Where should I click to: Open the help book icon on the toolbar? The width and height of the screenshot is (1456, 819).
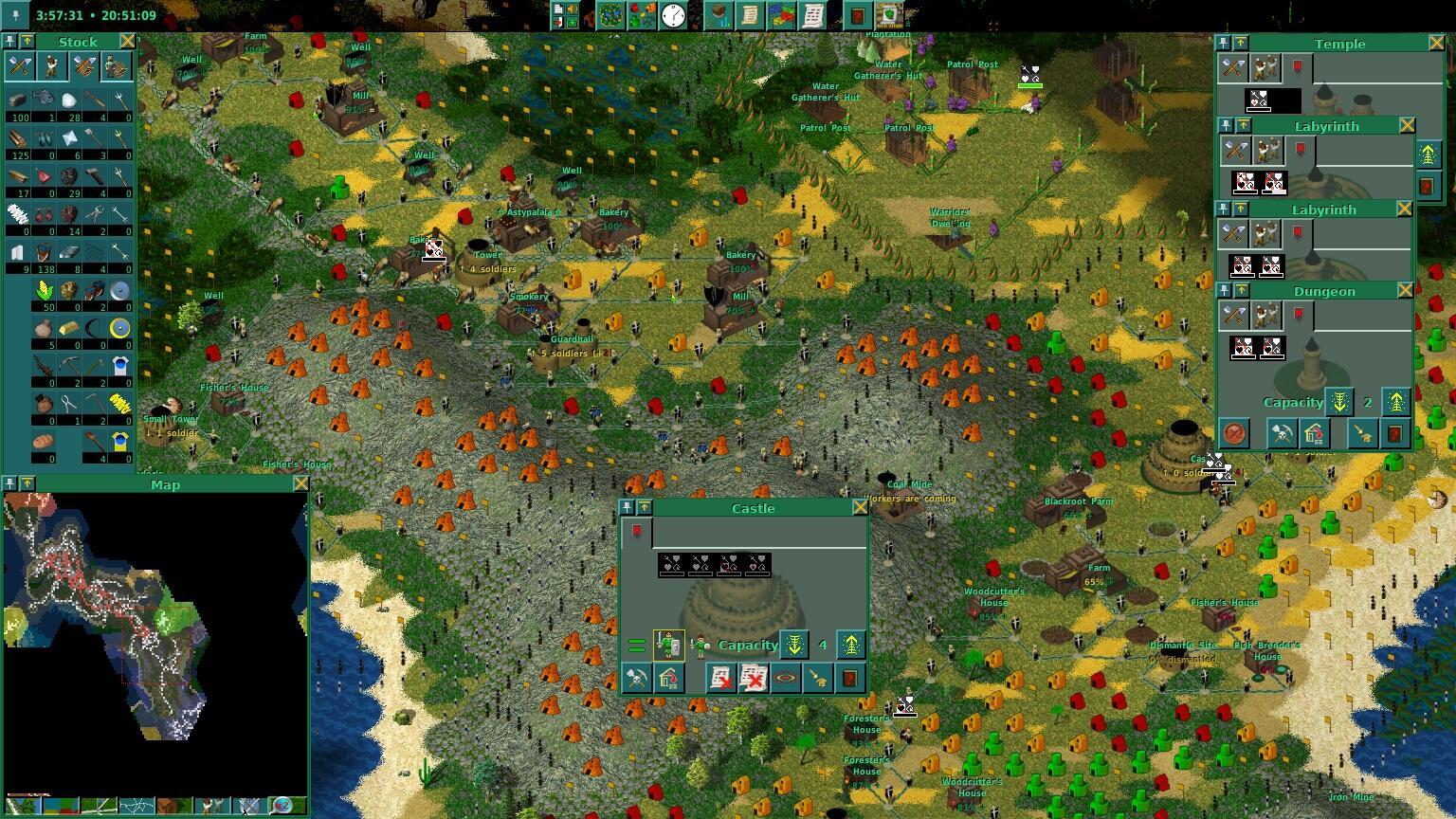click(x=859, y=16)
